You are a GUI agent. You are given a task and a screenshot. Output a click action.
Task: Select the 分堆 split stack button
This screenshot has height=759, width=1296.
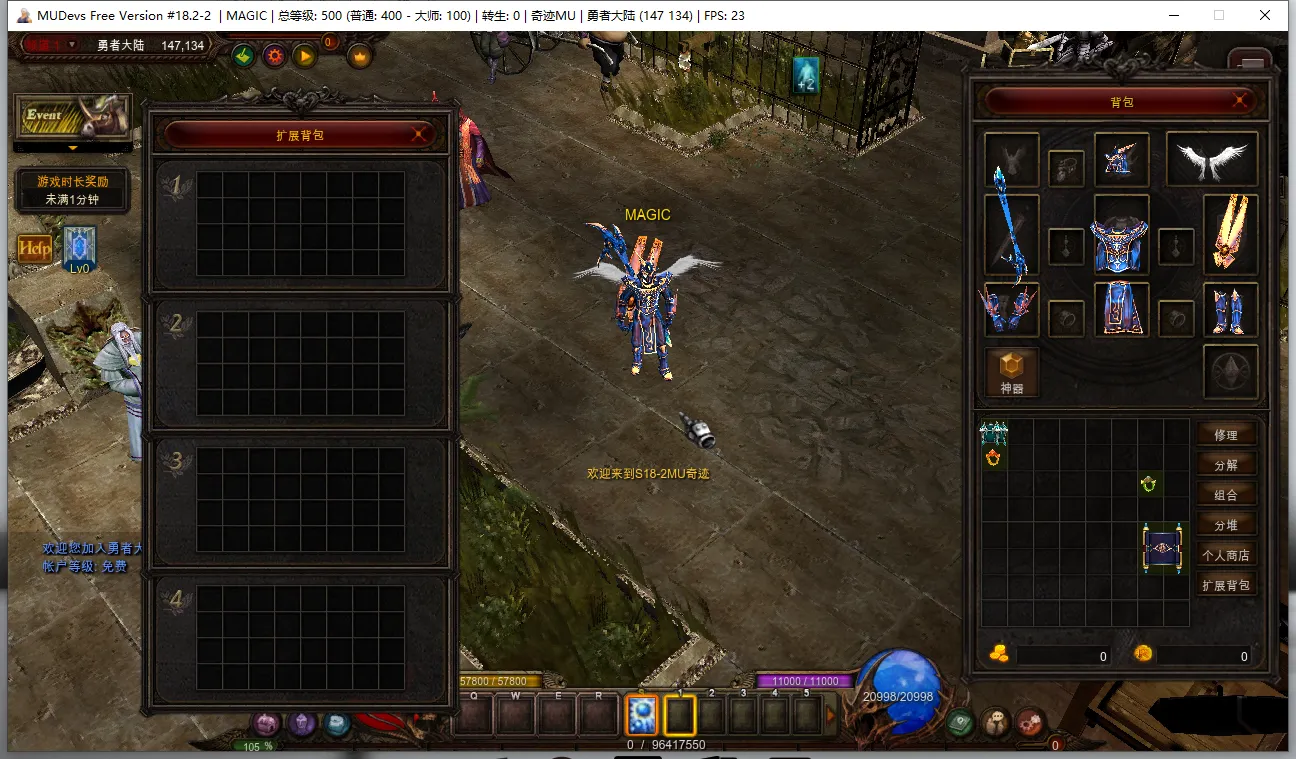point(1225,525)
